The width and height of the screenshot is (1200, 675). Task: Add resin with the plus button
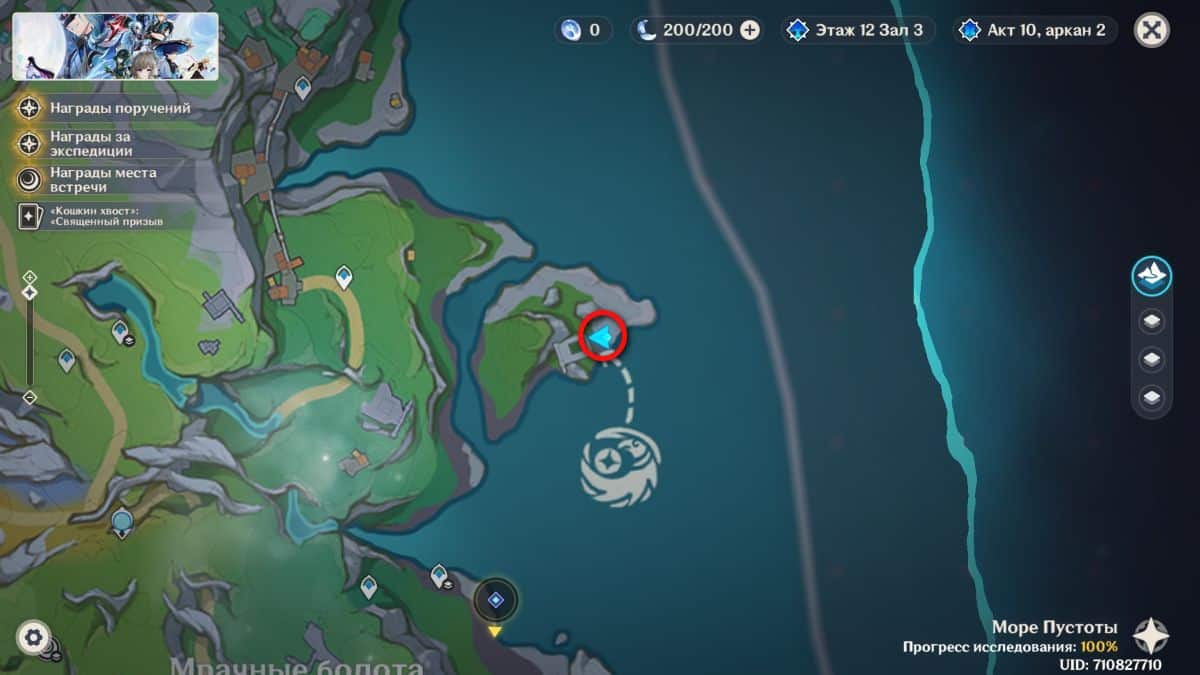click(750, 30)
